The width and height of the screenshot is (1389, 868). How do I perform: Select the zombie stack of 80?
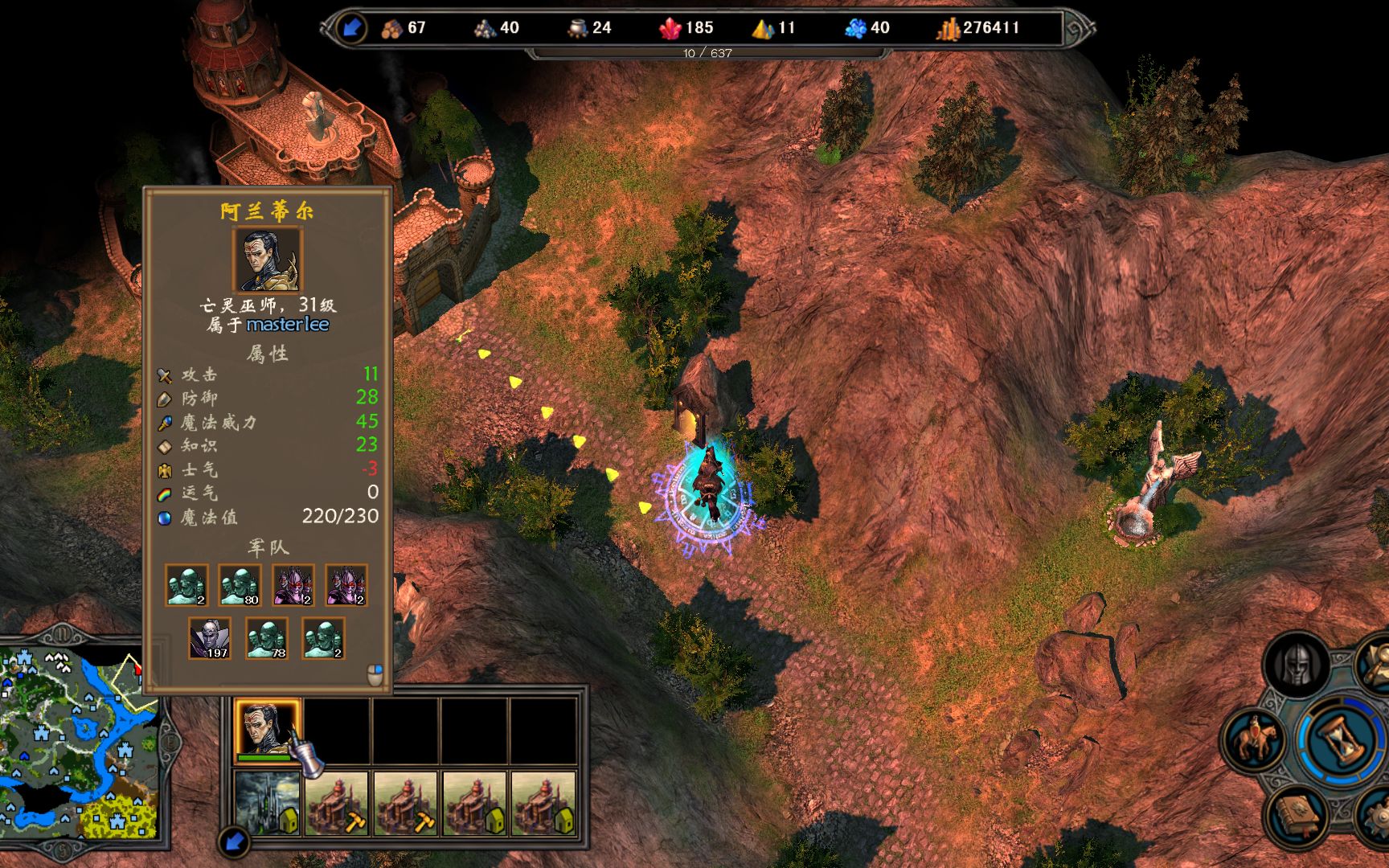tap(240, 585)
